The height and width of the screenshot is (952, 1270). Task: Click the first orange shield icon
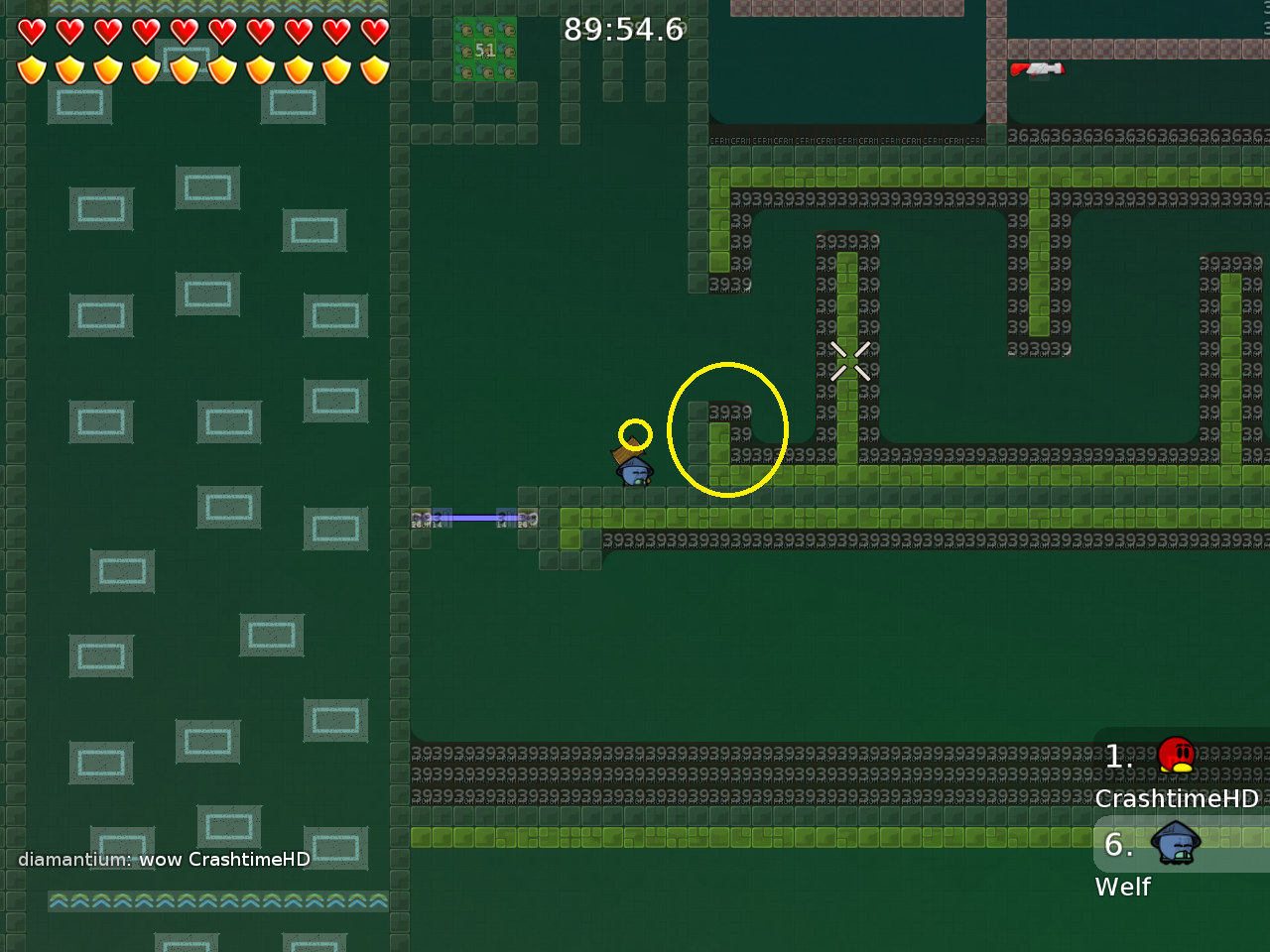point(33,70)
